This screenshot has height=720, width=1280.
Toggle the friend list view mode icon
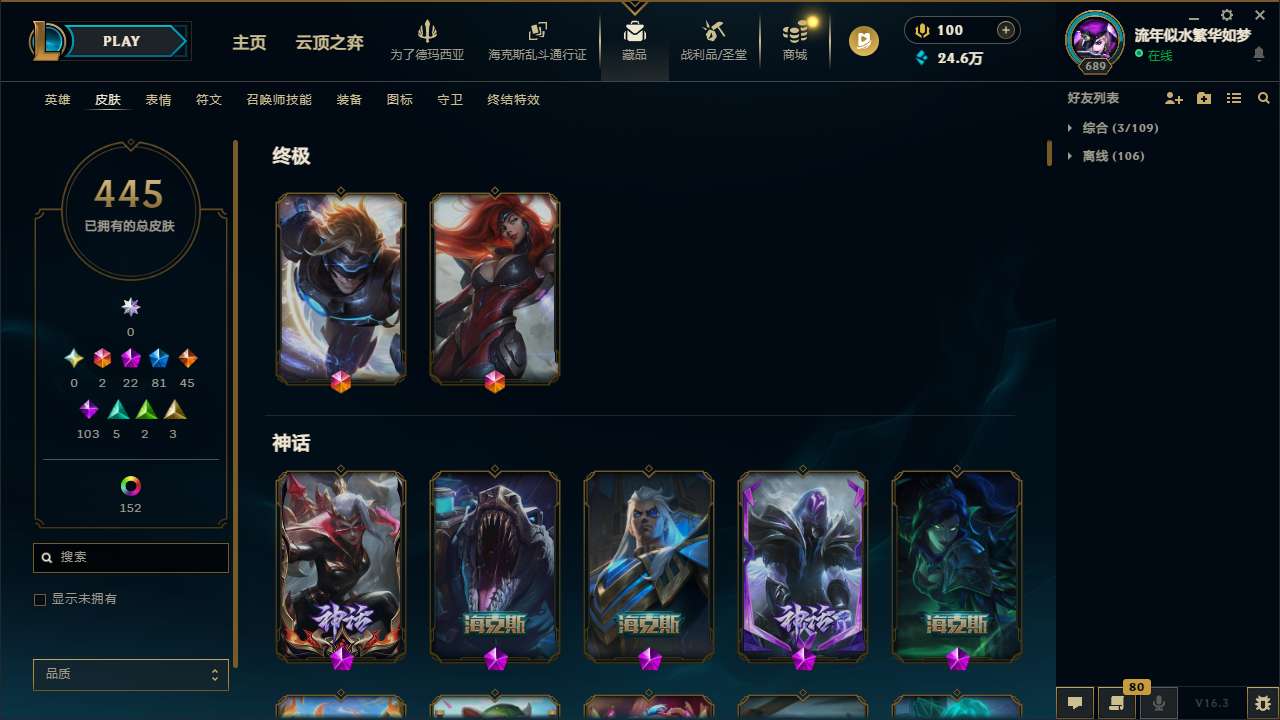click(x=1234, y=98)
